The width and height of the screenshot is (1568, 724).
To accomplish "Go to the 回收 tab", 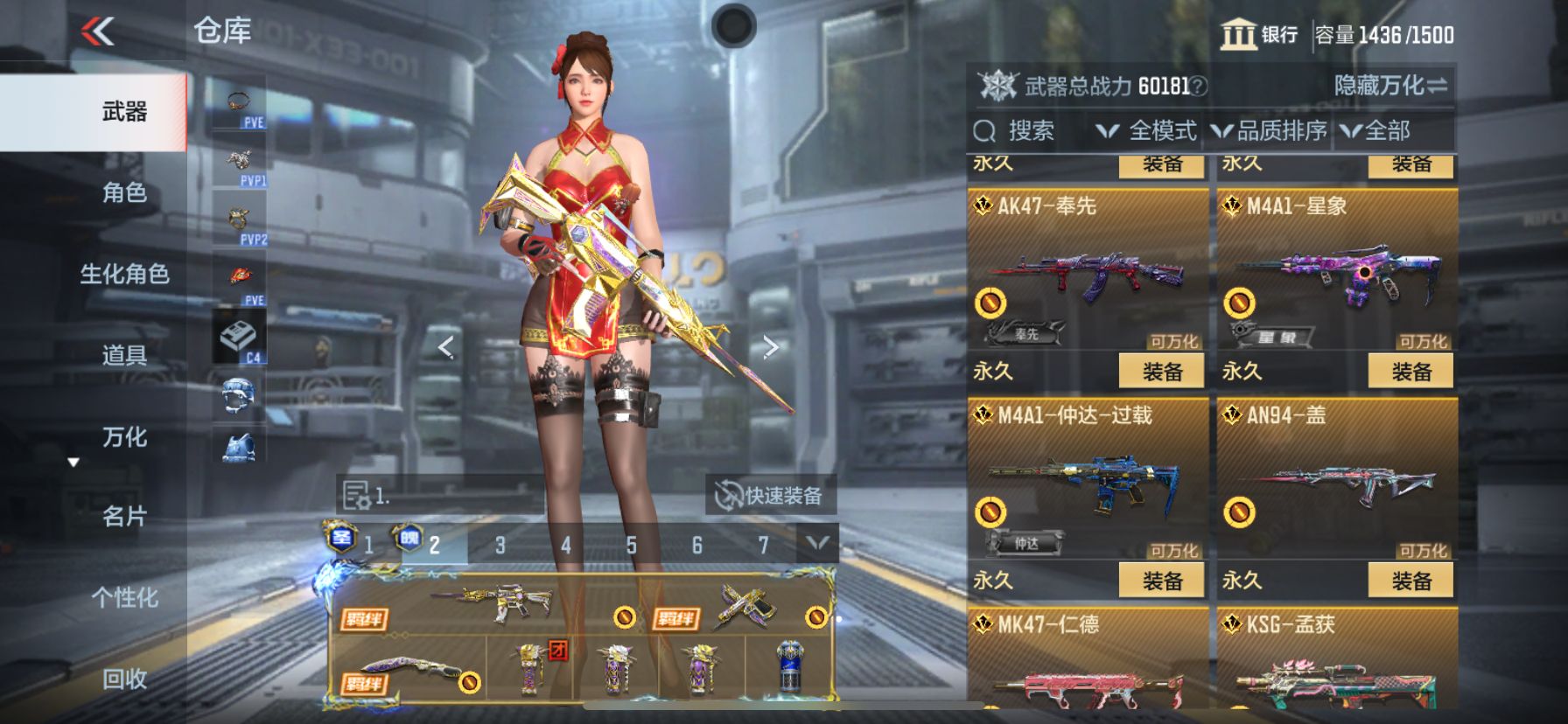I will pos(124,679).
